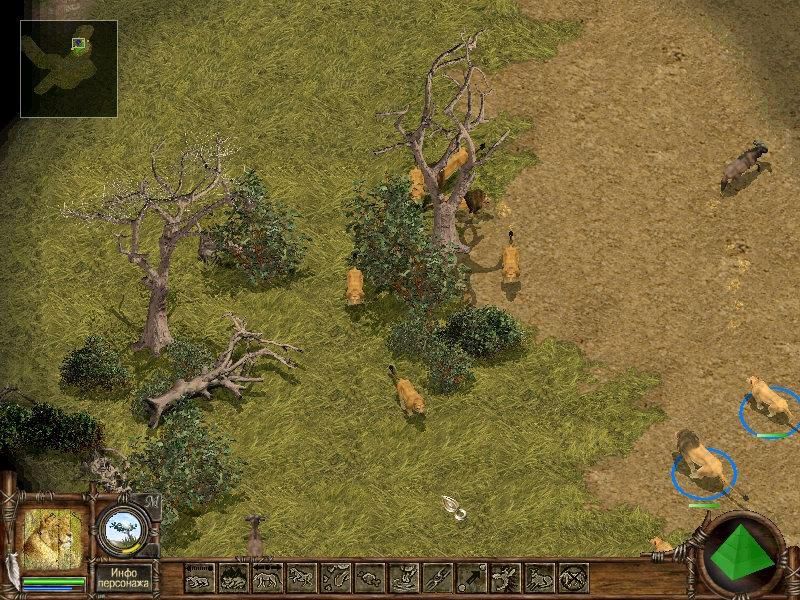The image size is (800, 600).
Task: Select the lying-down lion action
Action: [200, 577]
